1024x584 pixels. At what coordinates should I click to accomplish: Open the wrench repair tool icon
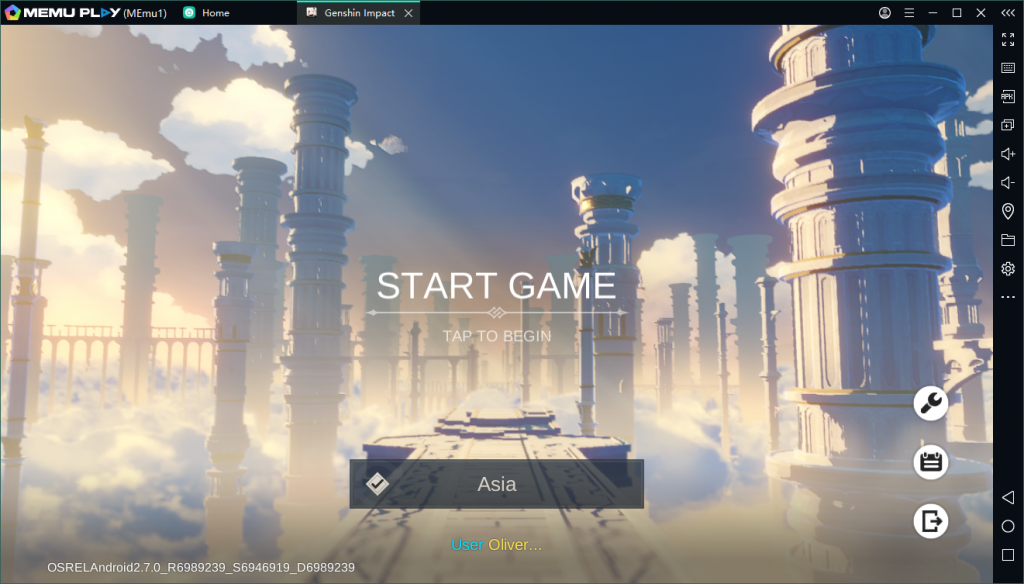pos(931,403)
